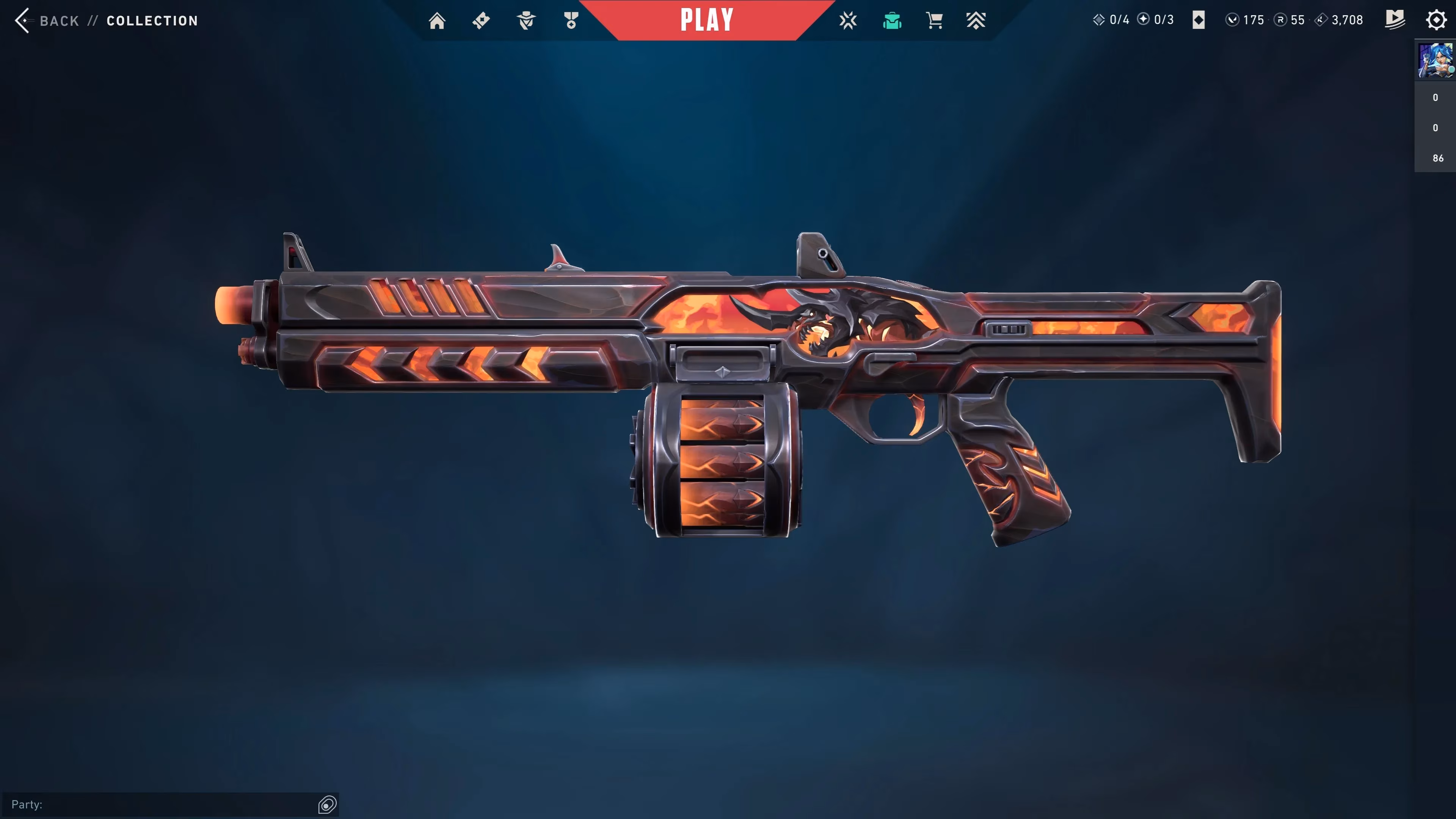
Task: Open the Store shopping cart tab
Action: tap(934, 21)
